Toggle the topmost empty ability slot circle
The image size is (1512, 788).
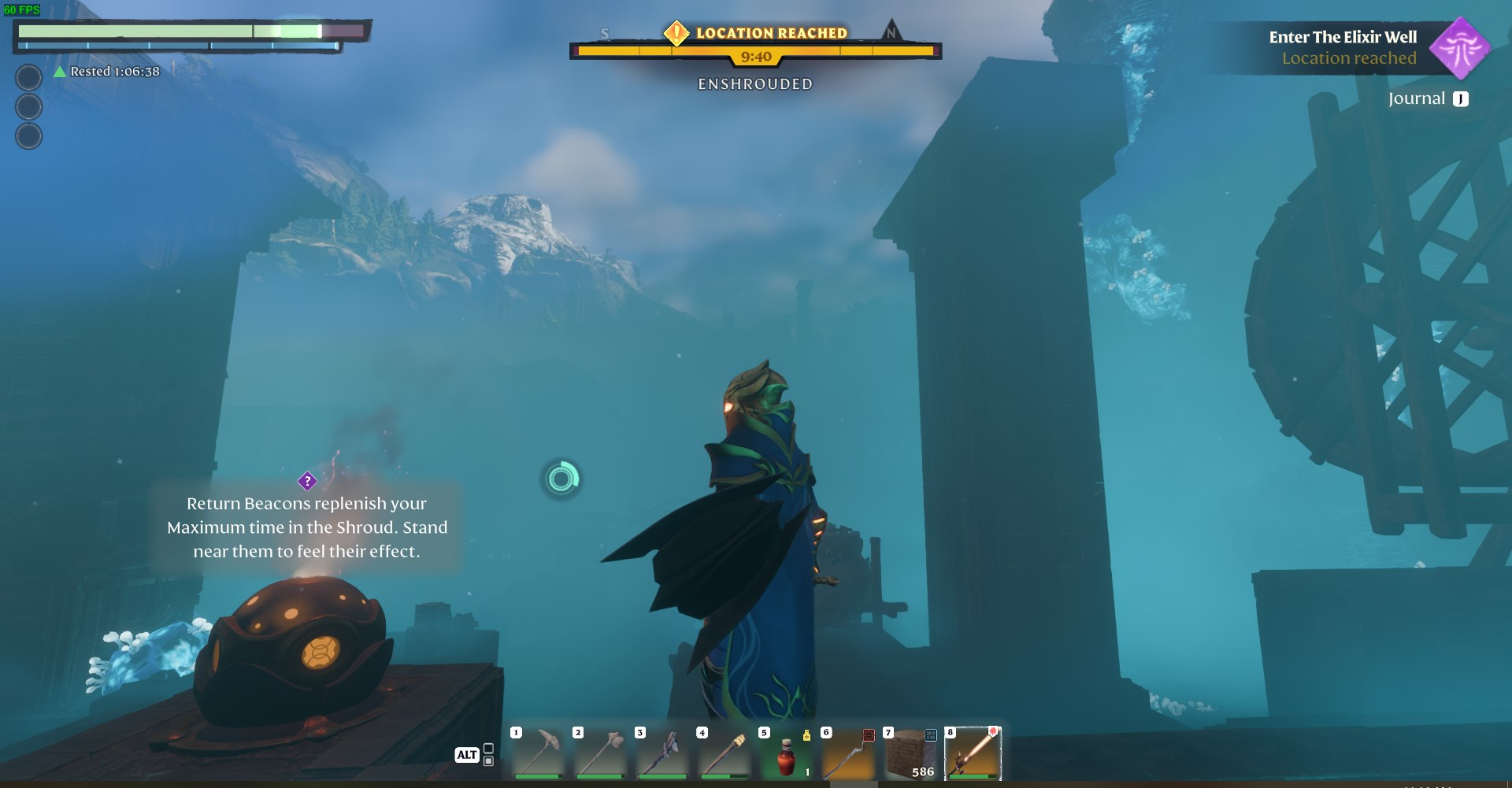point(30,77)
